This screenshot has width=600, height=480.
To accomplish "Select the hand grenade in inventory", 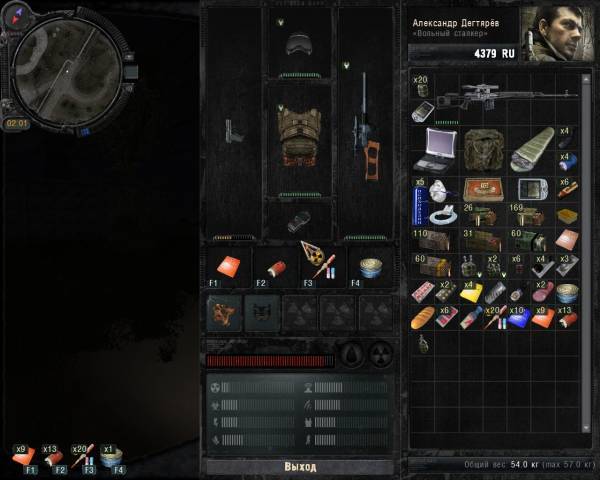I will (422, 344).
